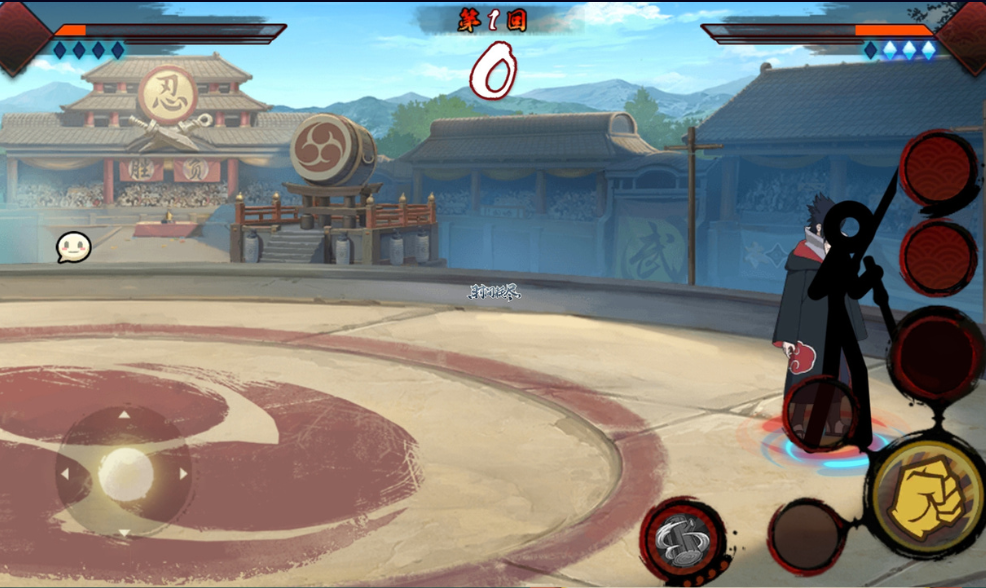Click the joystick's up arrow

click(x=125, y=414)
